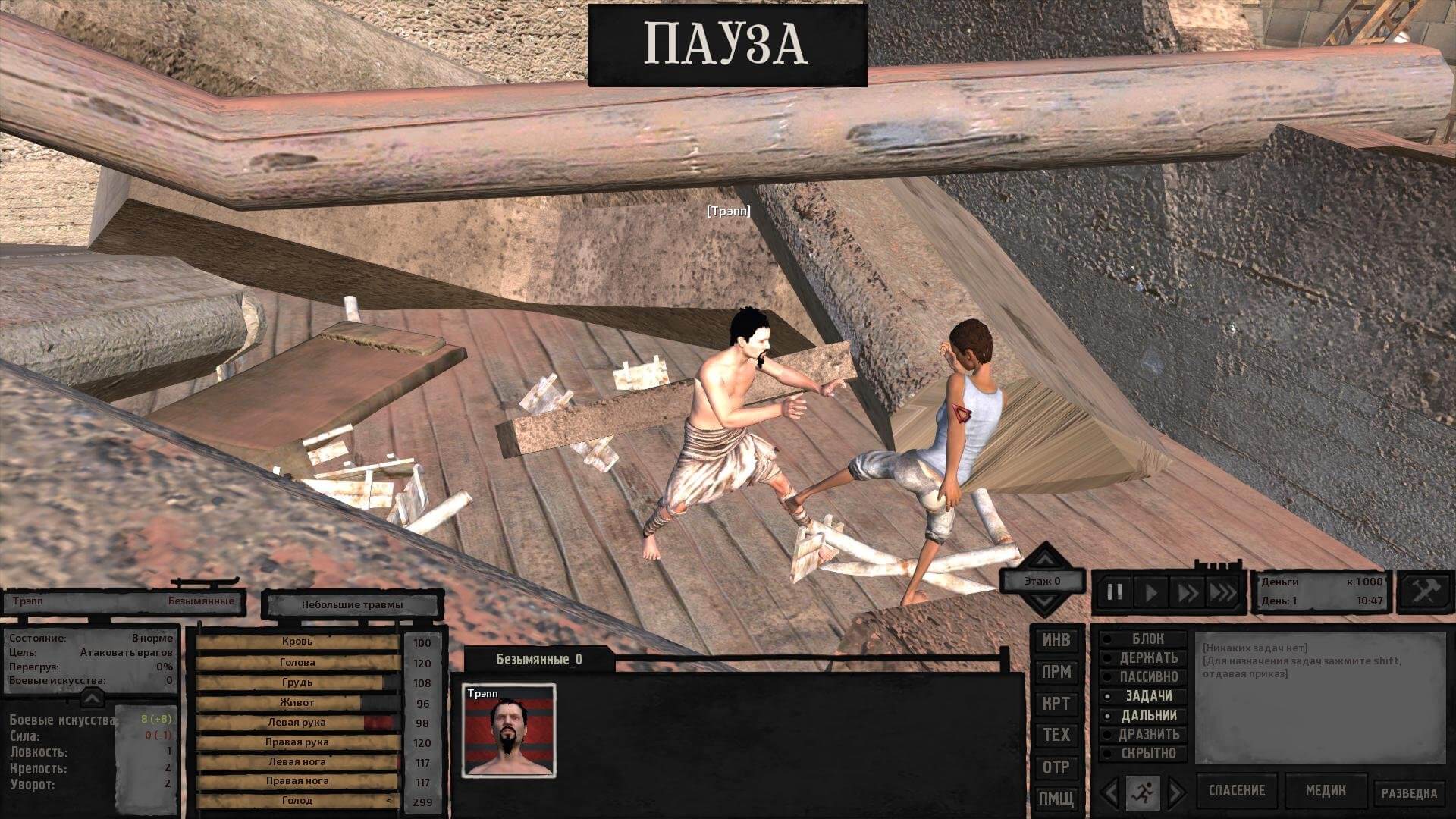
Task: Open the ПМЩ help button
Action: [x=1056, y=799]
